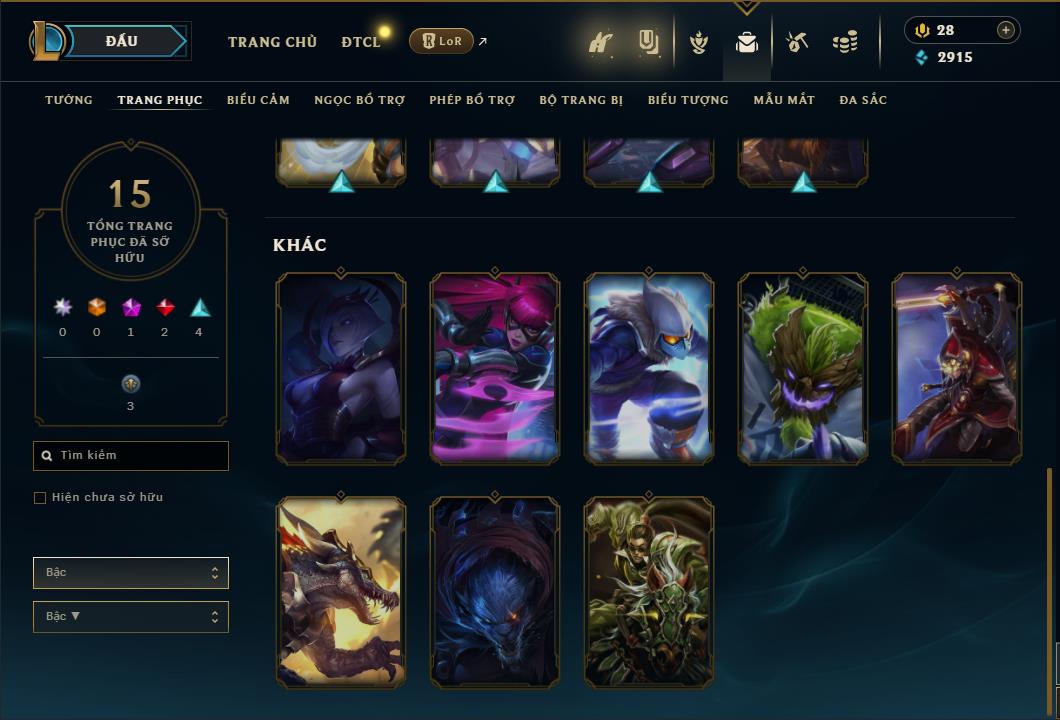The image size is (1060, 720).
Task: Click the Tìm kiếm search field
Action: [131, 456]
